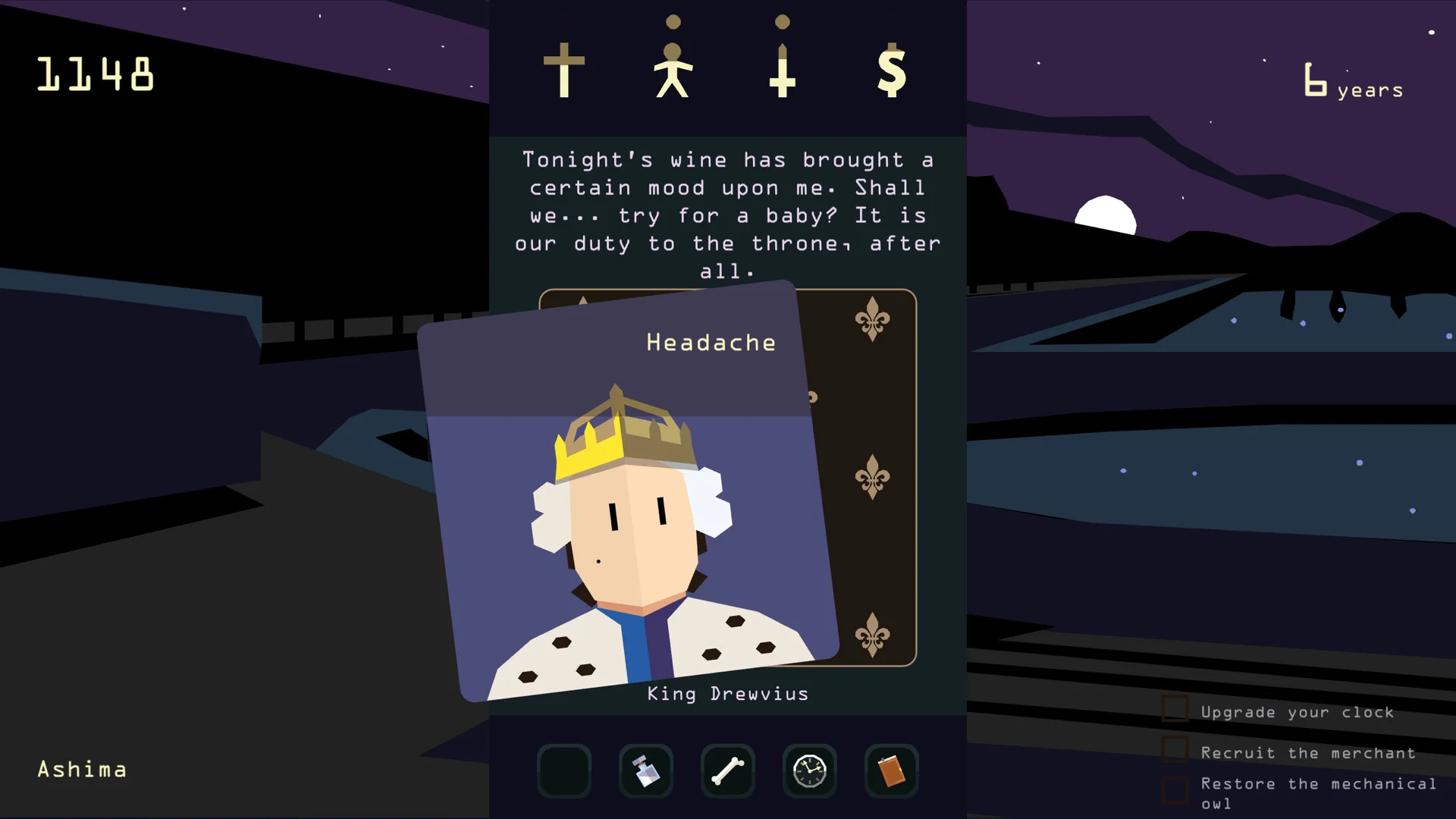Select the empty first inventory slot
This screenshot has height=819, width=1456.
pos(563,771)
